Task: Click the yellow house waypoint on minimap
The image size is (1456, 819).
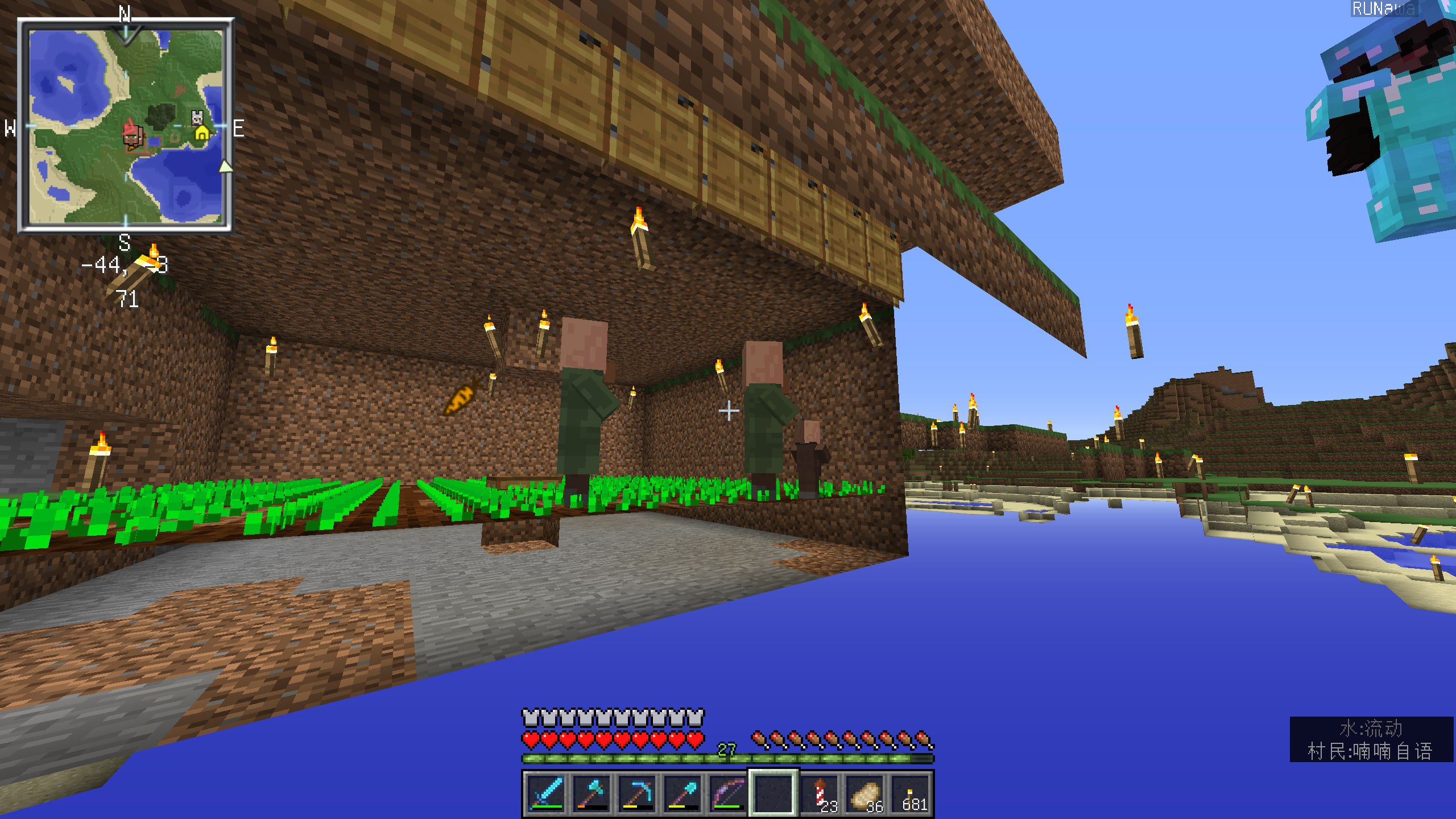Action: tap(202, 134)
